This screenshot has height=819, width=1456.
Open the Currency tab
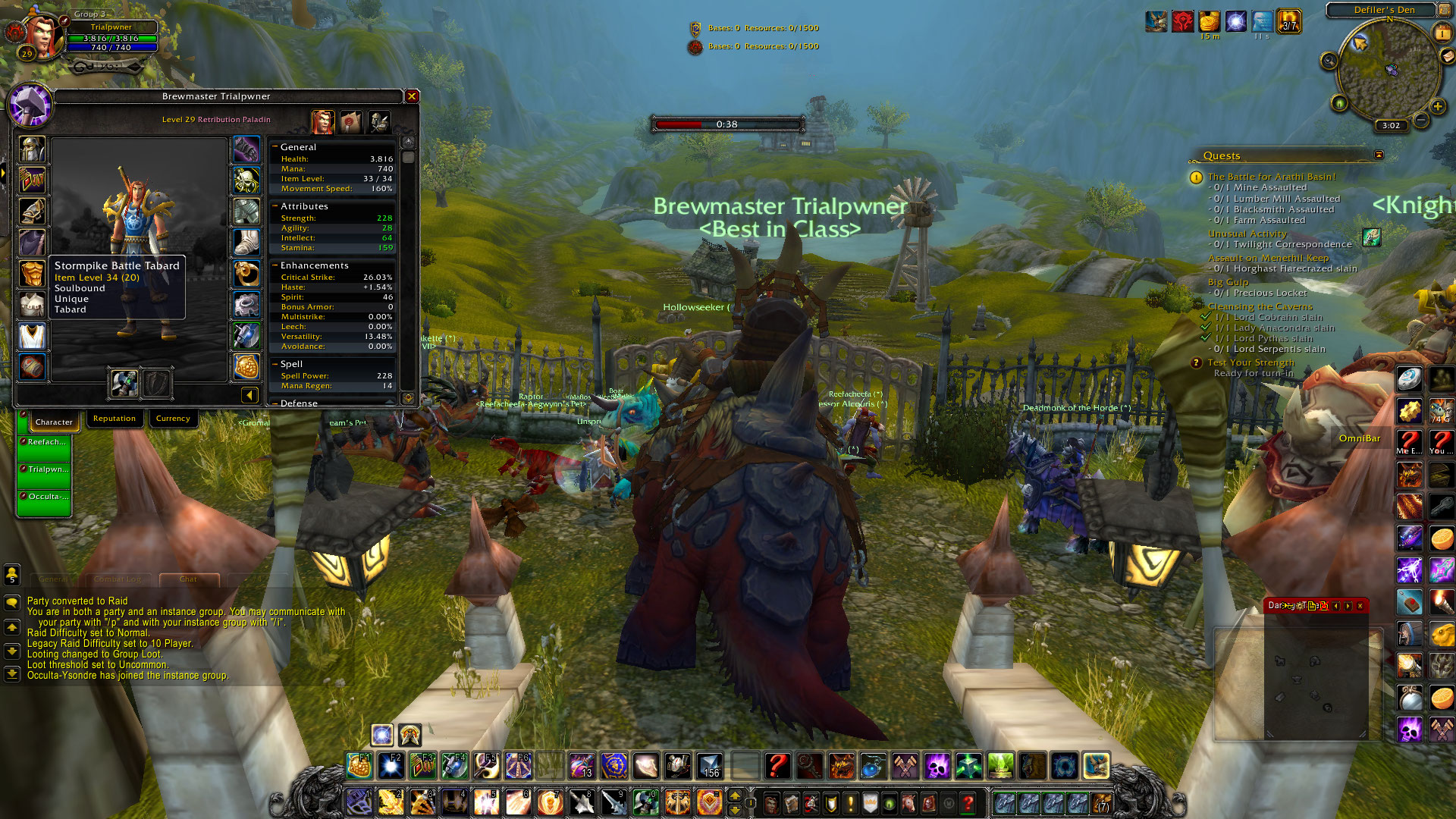click(173, 419)
